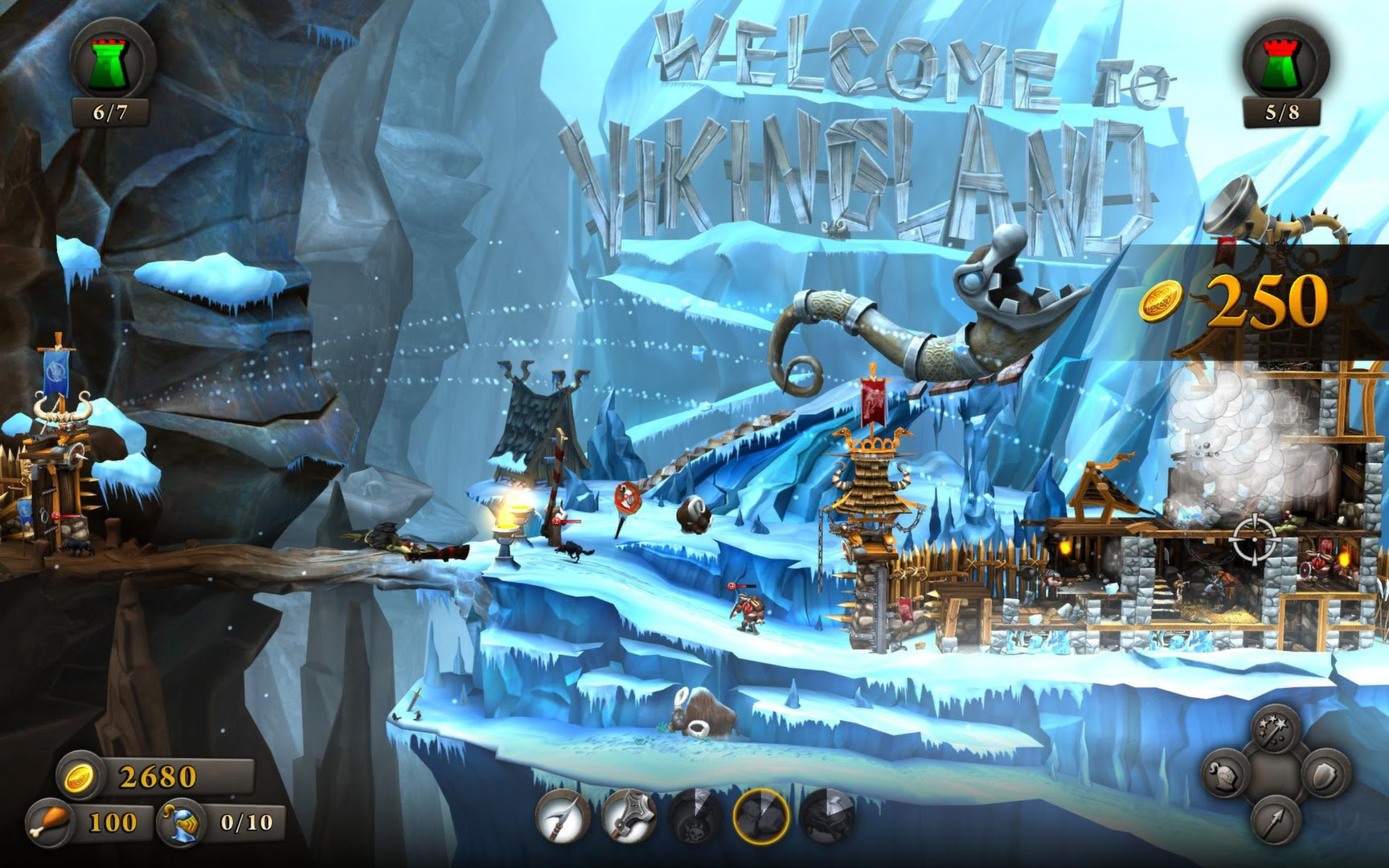Select the javelin weapon icon
This screenshot has height=868, width=1389.
(564, 818)
